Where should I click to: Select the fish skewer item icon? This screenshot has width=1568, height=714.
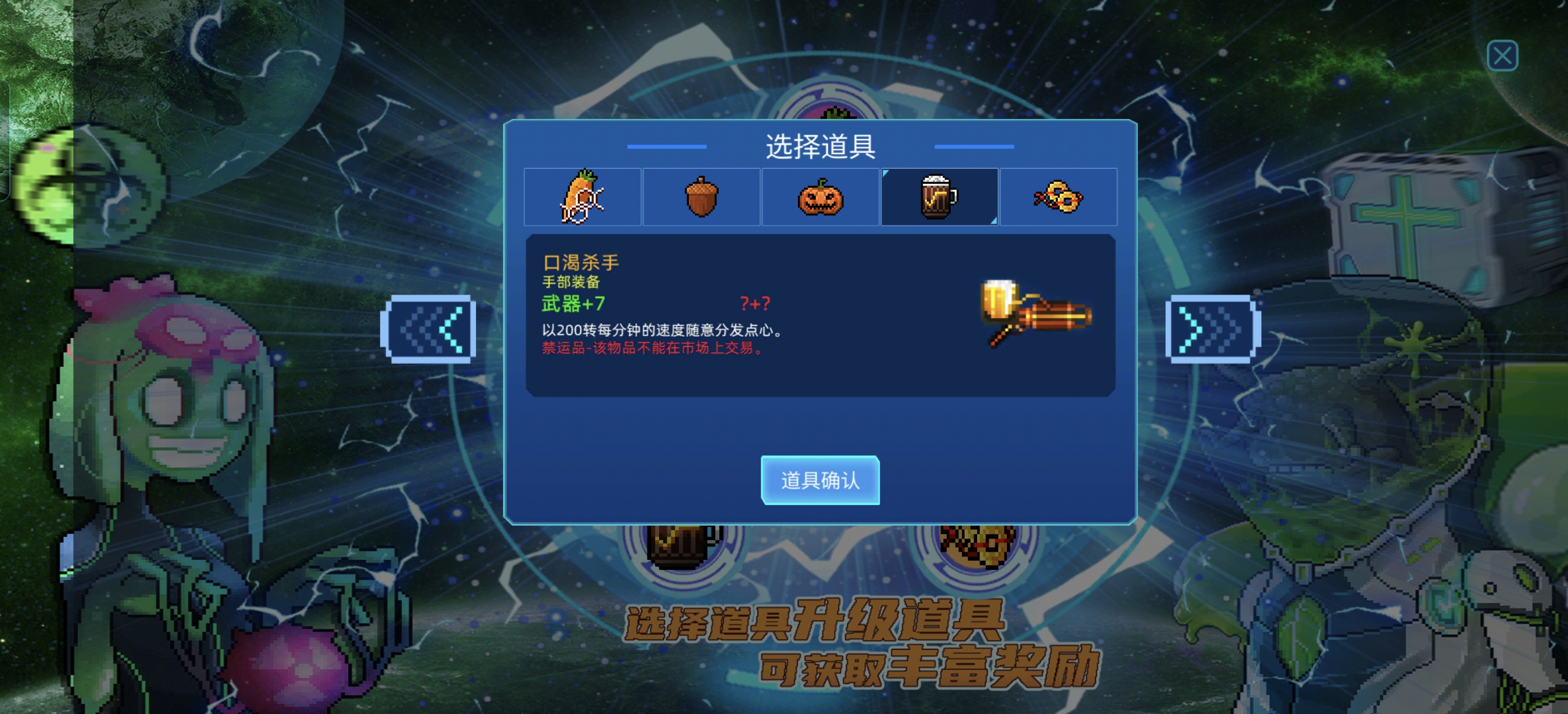coord(1059,196)
